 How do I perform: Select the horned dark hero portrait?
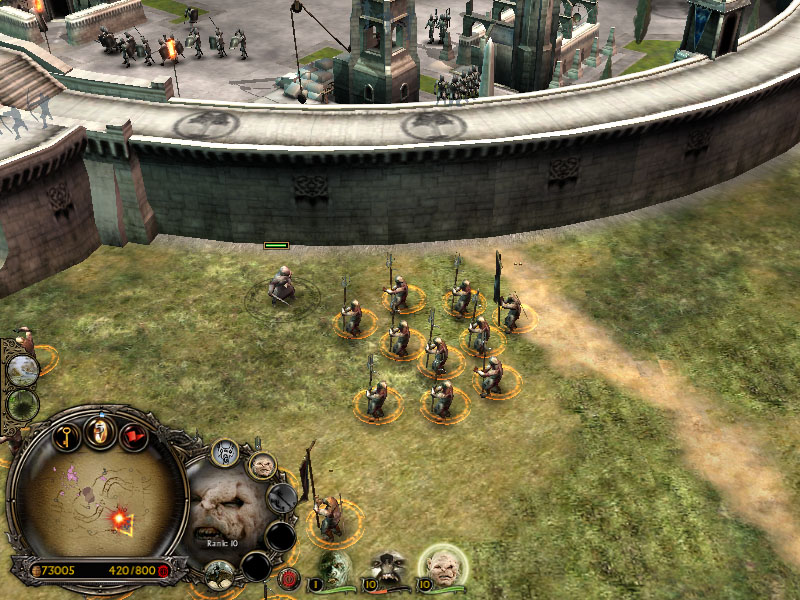coord(387,567)
